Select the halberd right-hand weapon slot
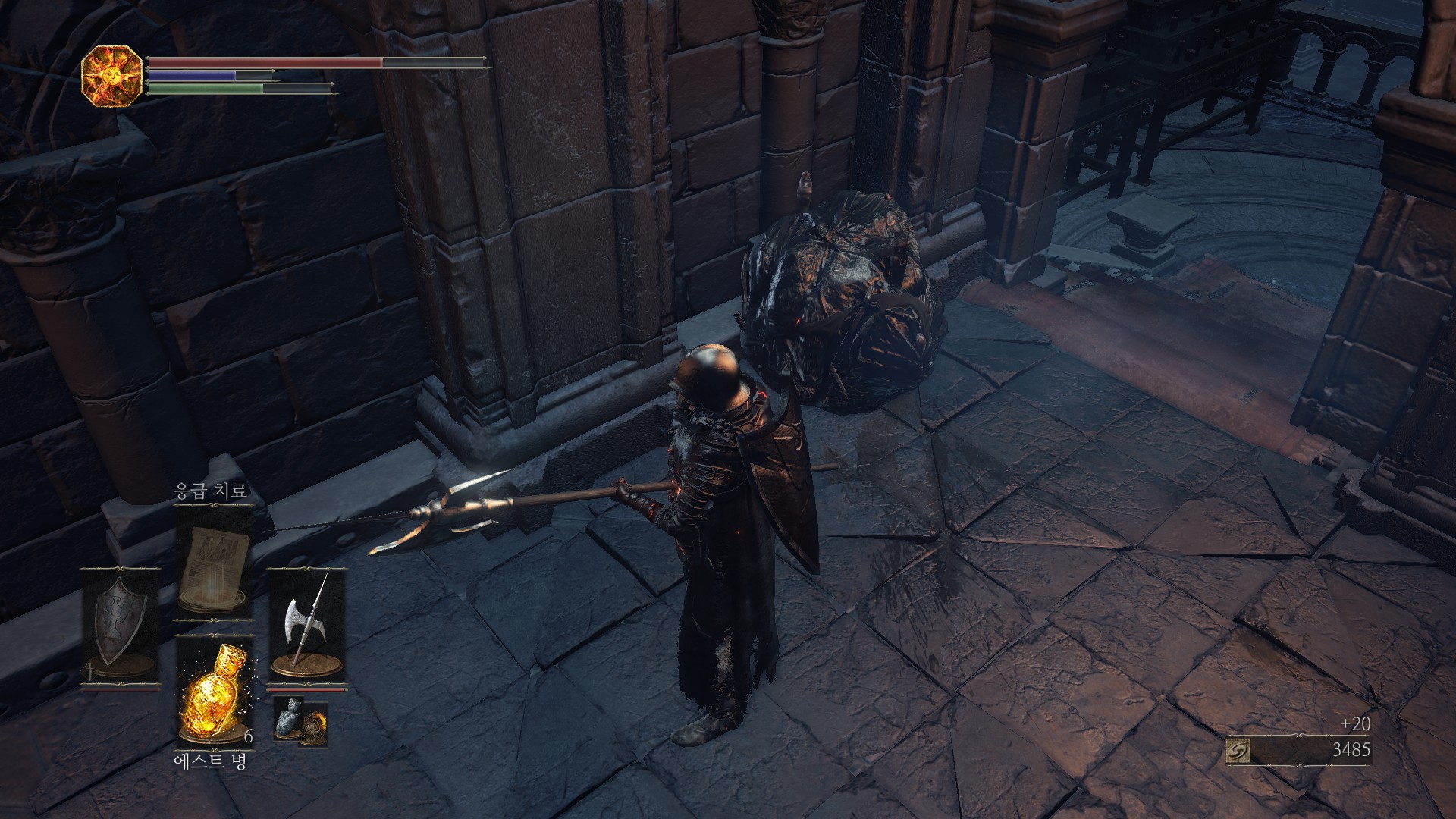The height and width of the screenshot is (819, 1456). pos(306,628)
